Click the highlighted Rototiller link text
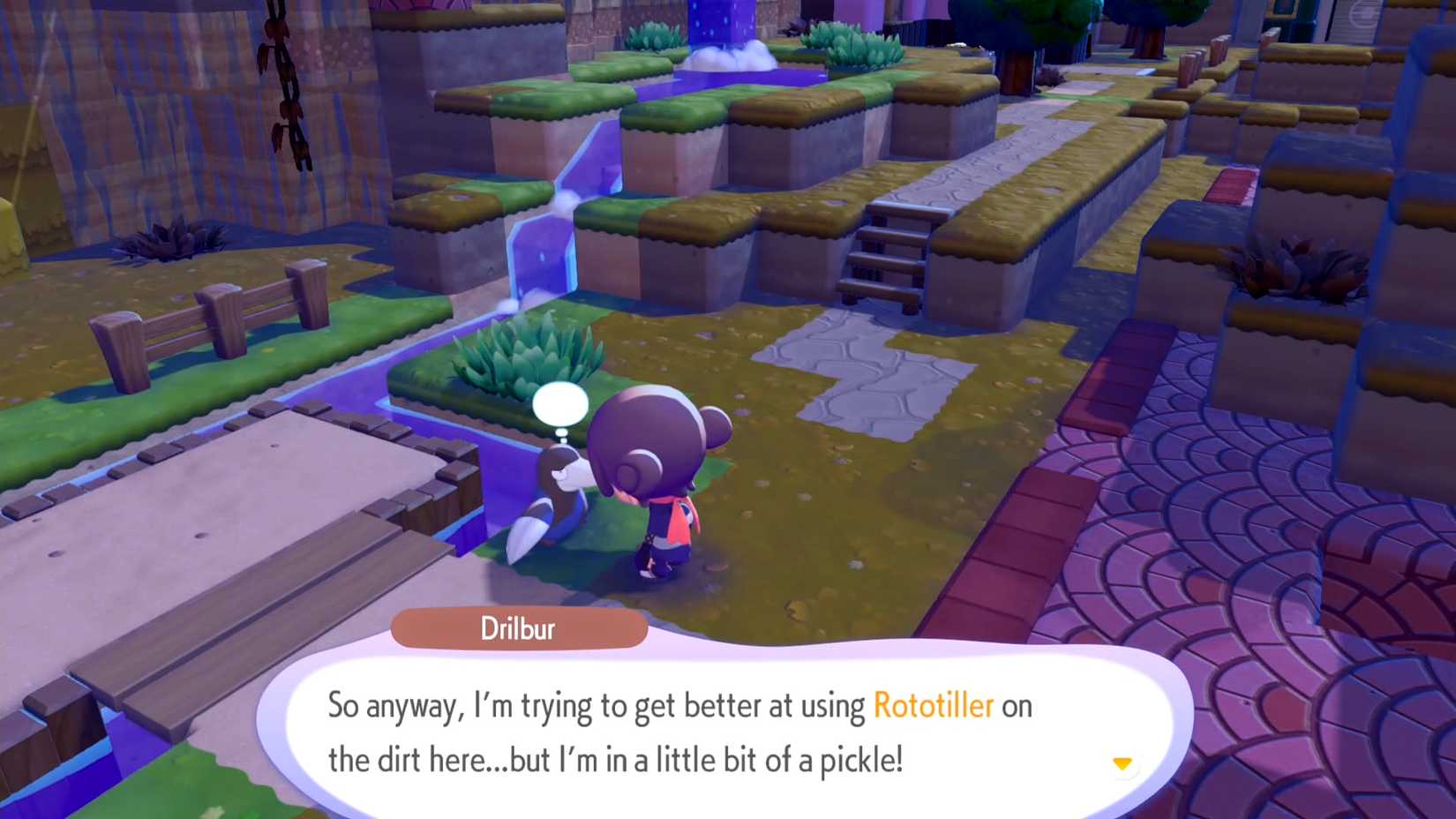The height and width of the screenshot is (819, 1456). tap(931, 705)
